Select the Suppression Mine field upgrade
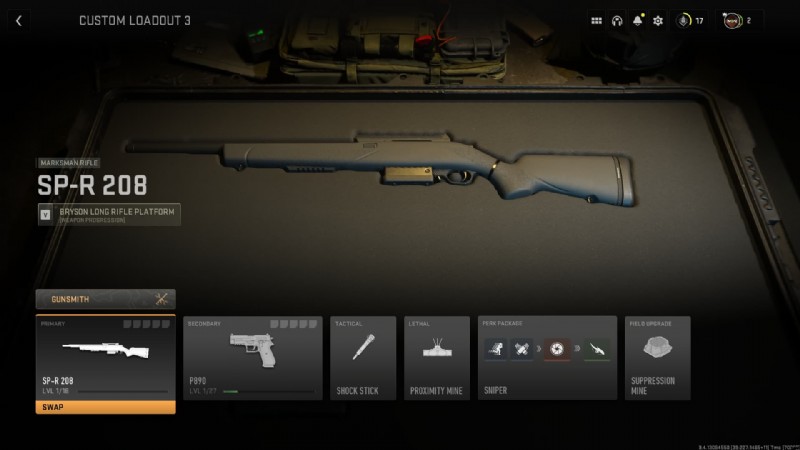 click(656, 358)
